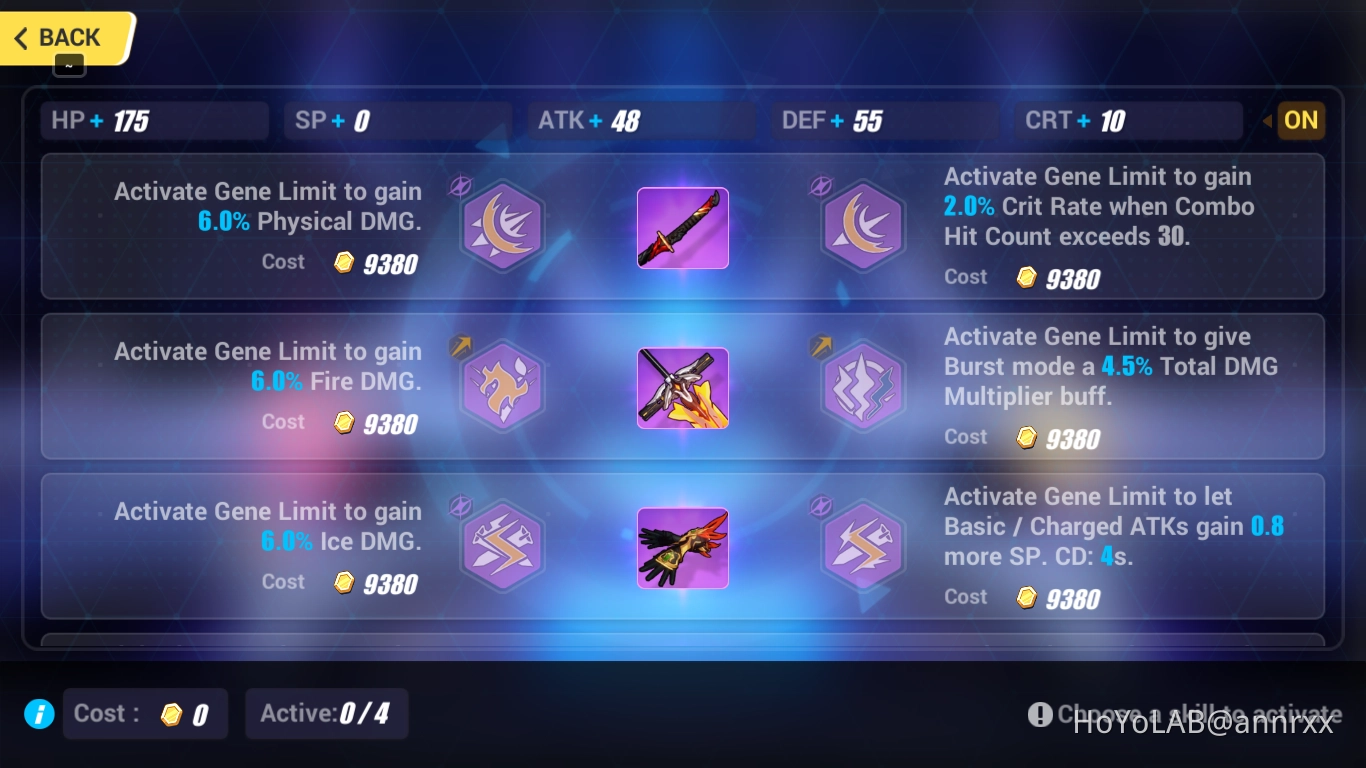Click the arrow badge on the Fire gene icon

click(x=461, y=346)
